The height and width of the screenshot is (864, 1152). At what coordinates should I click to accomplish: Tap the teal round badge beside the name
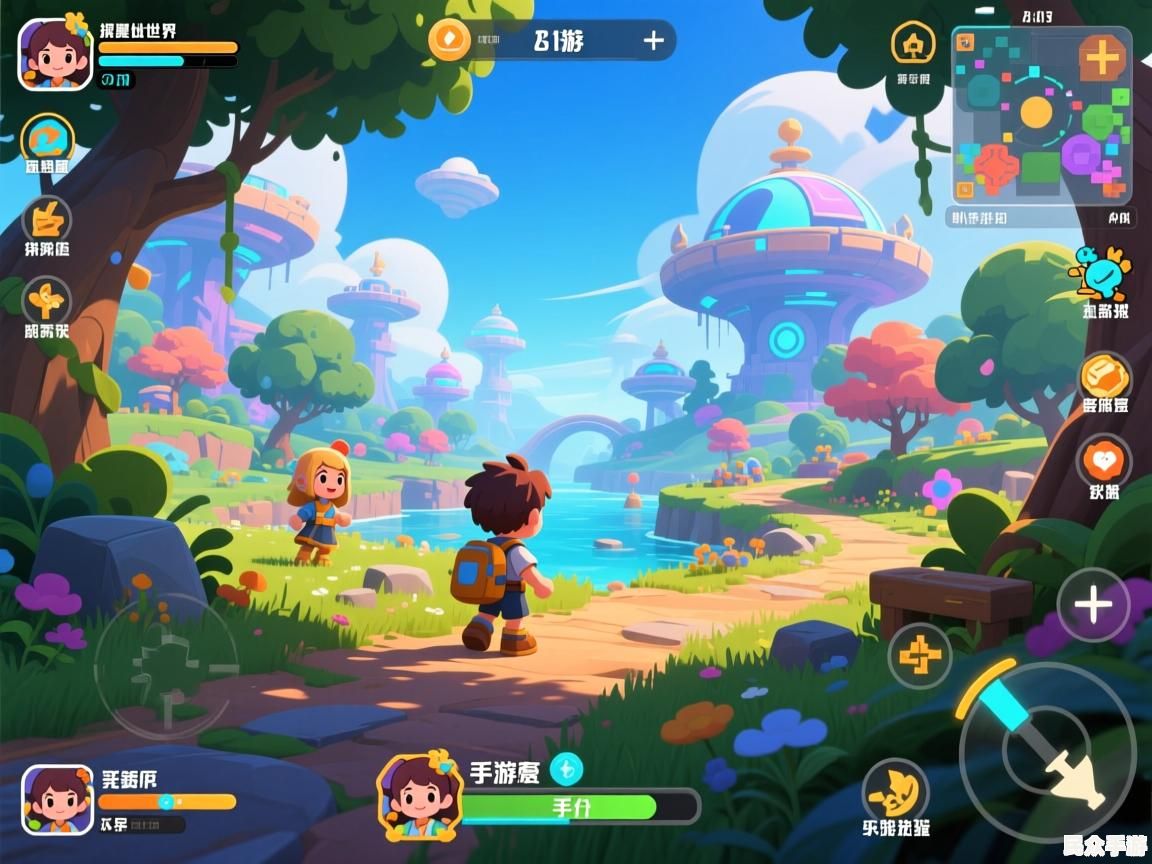tap(566, 768)
